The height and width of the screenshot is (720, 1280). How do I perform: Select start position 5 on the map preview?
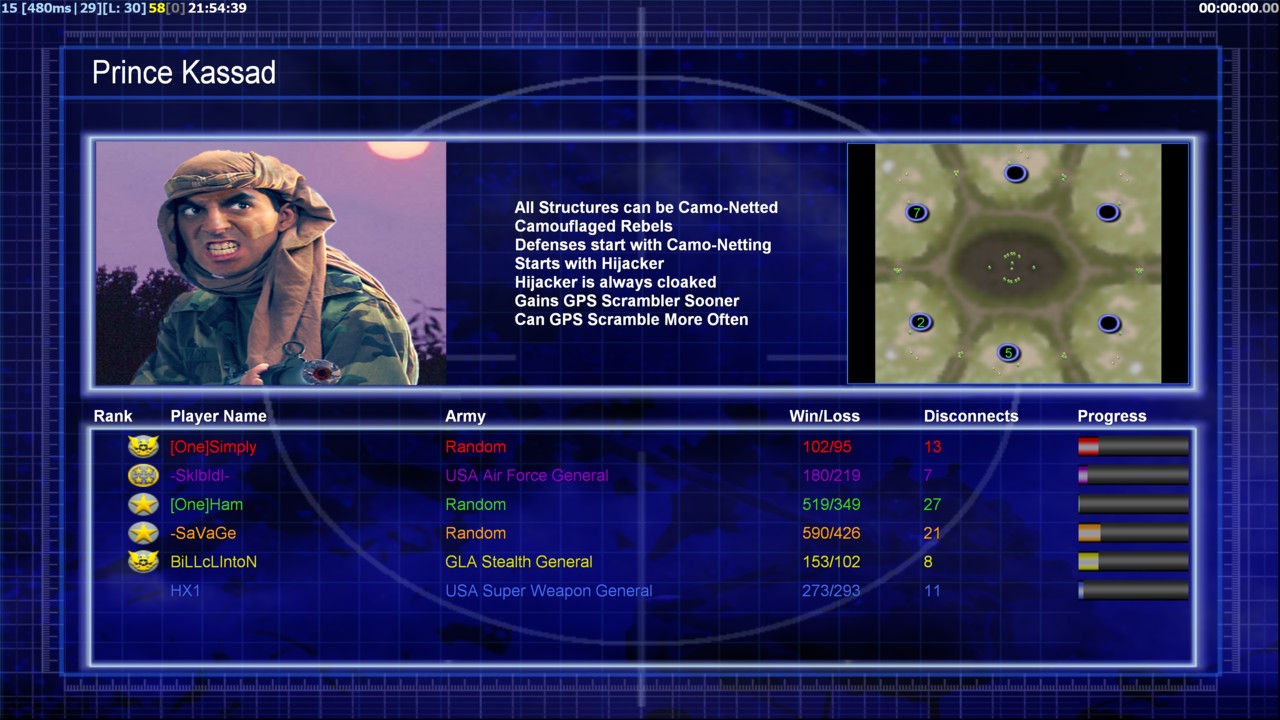click(x=1008, y=352)
